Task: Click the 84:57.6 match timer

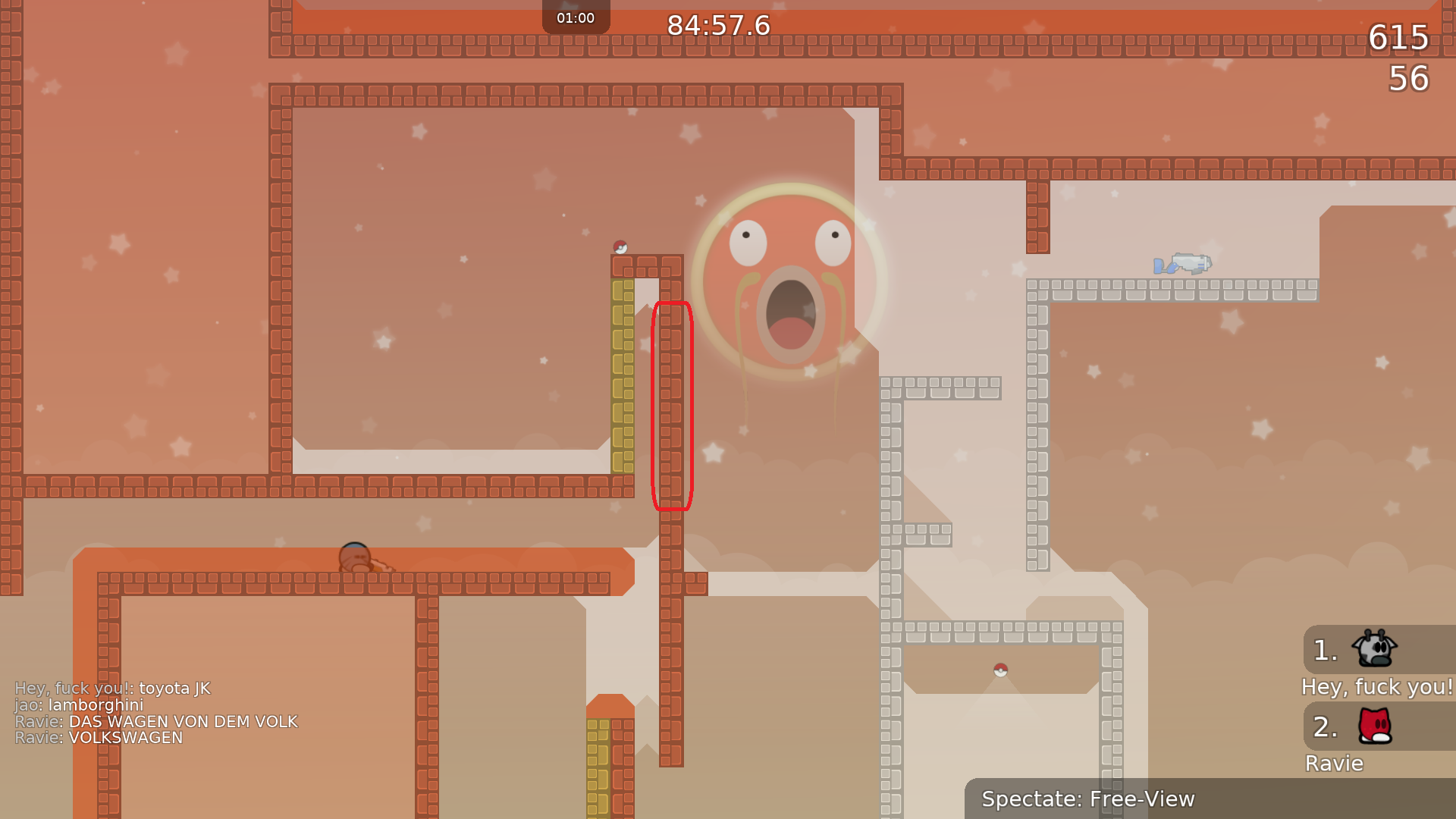Action: tap(717, 25)
